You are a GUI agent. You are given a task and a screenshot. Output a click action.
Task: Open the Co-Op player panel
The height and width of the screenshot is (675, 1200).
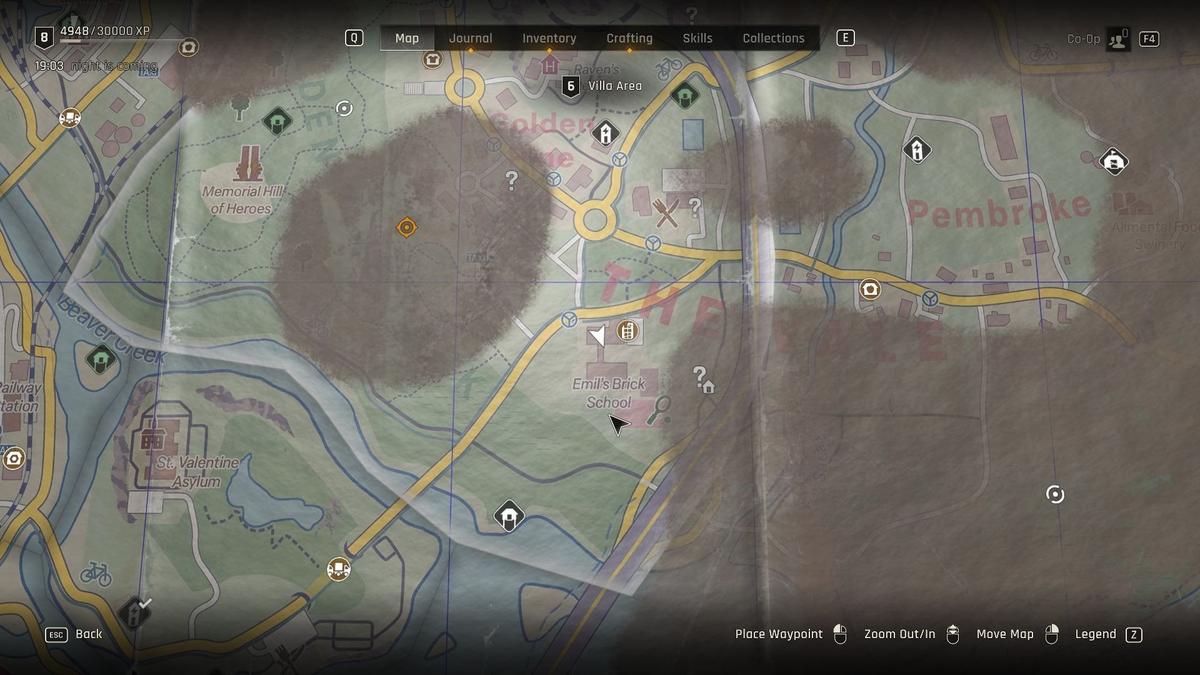(x=1117, y=39)
